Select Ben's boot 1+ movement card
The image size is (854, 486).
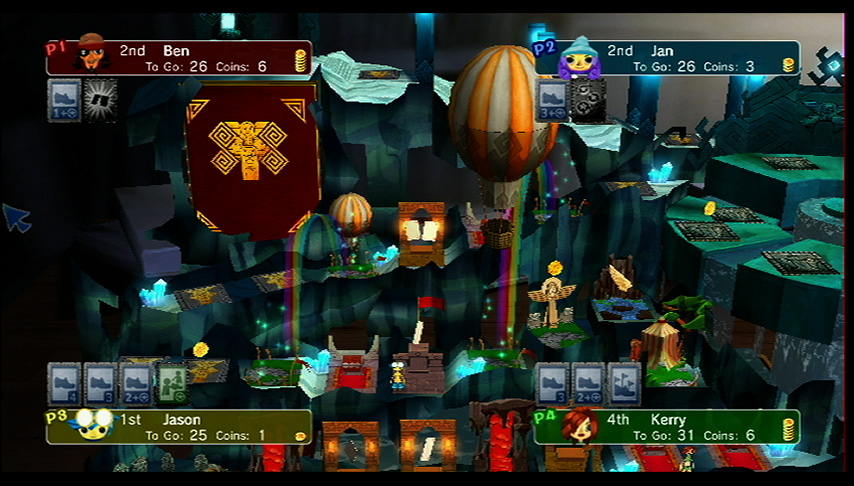point(65,101)
